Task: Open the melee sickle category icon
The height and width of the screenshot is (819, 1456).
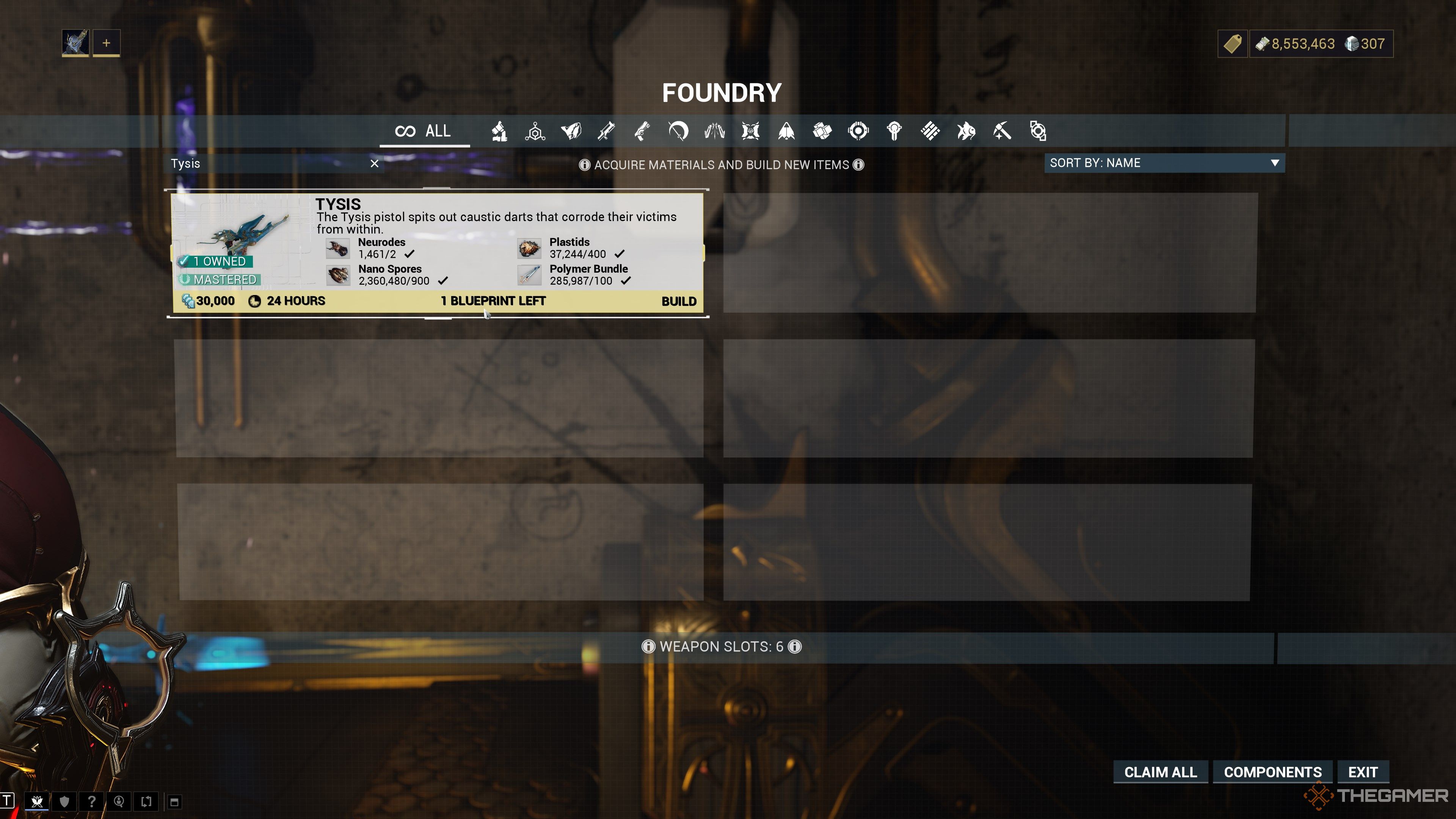Action: tap(678, 131)
